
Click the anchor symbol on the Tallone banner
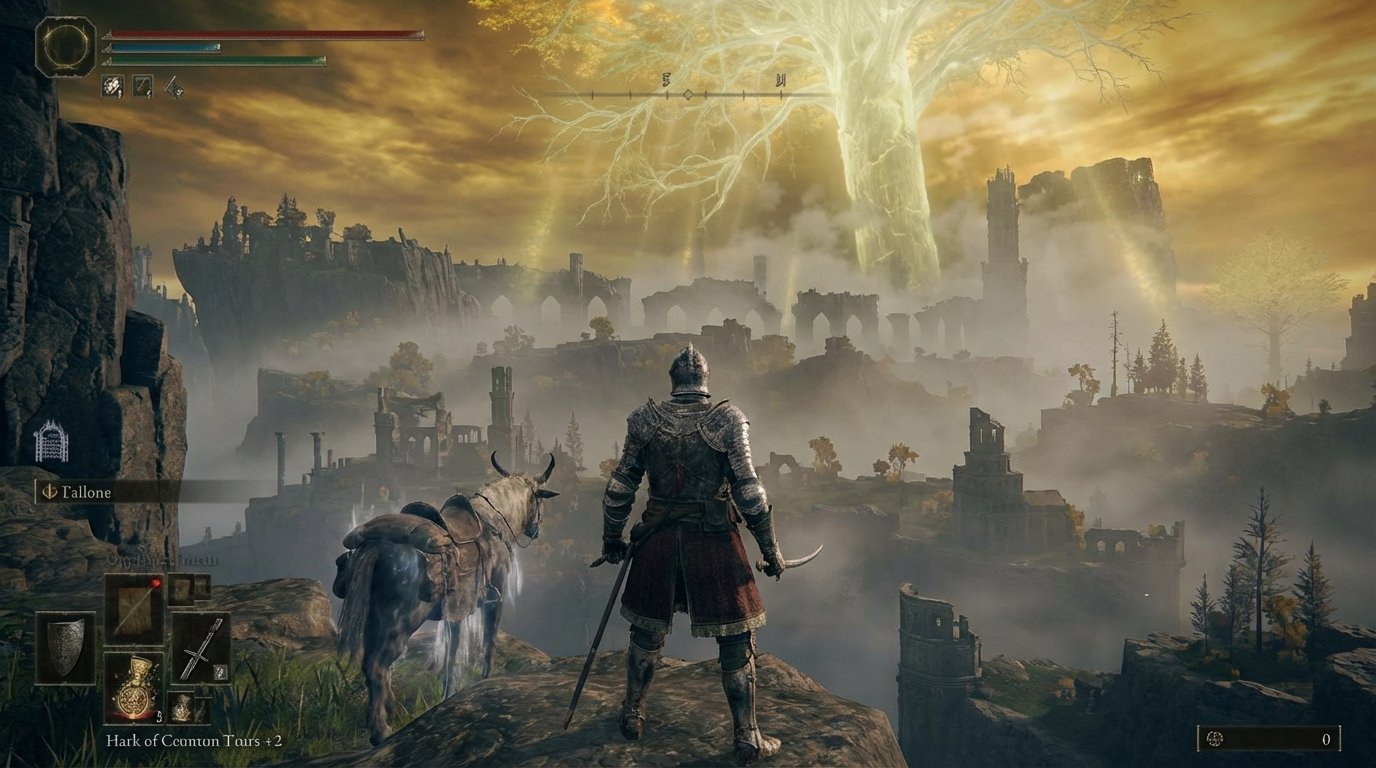[49, 492]
